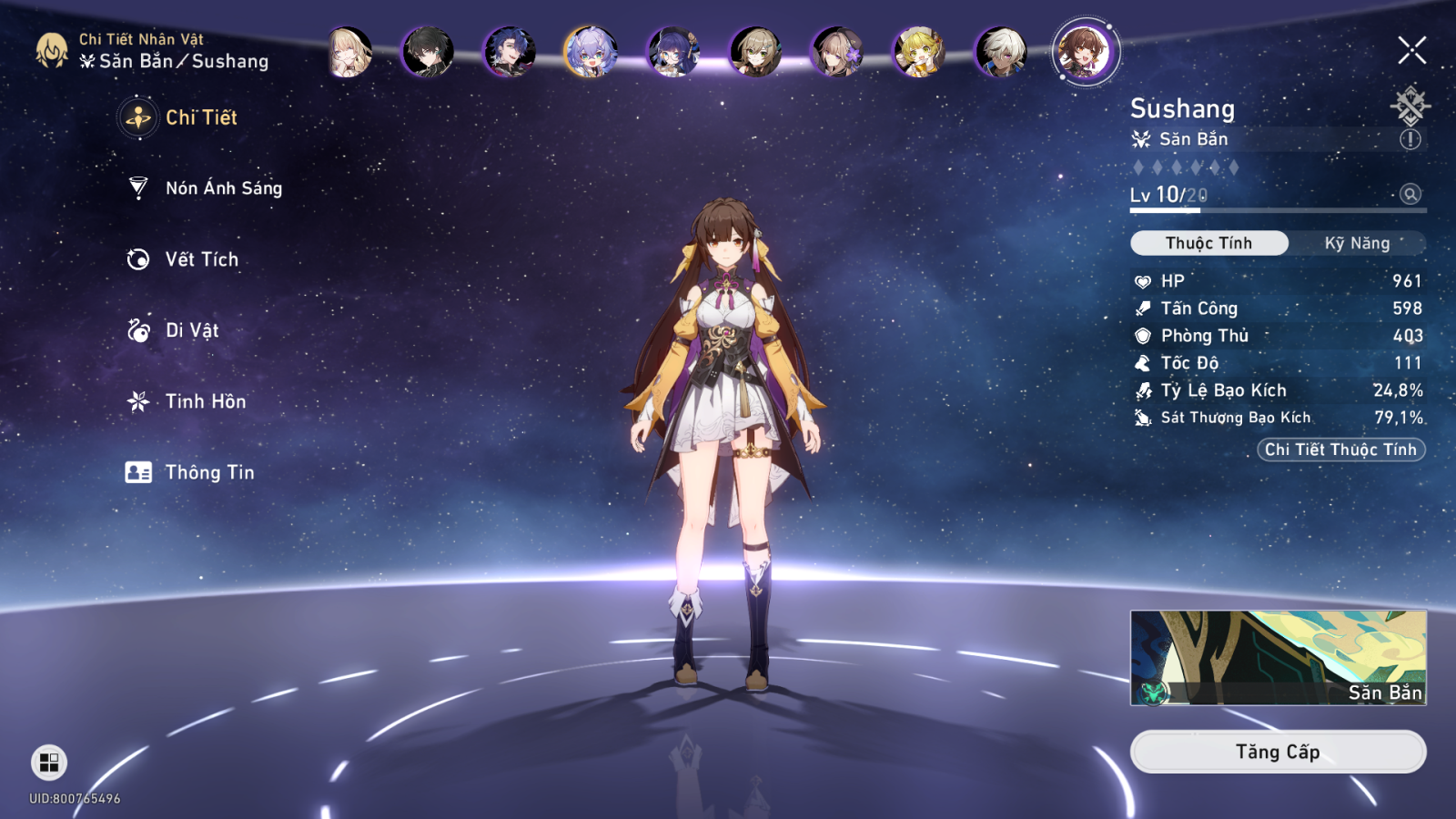This screenshot has height=819, width=1456.
Task: Open the exclamation mark info icon
Action: pos(1410,139)
